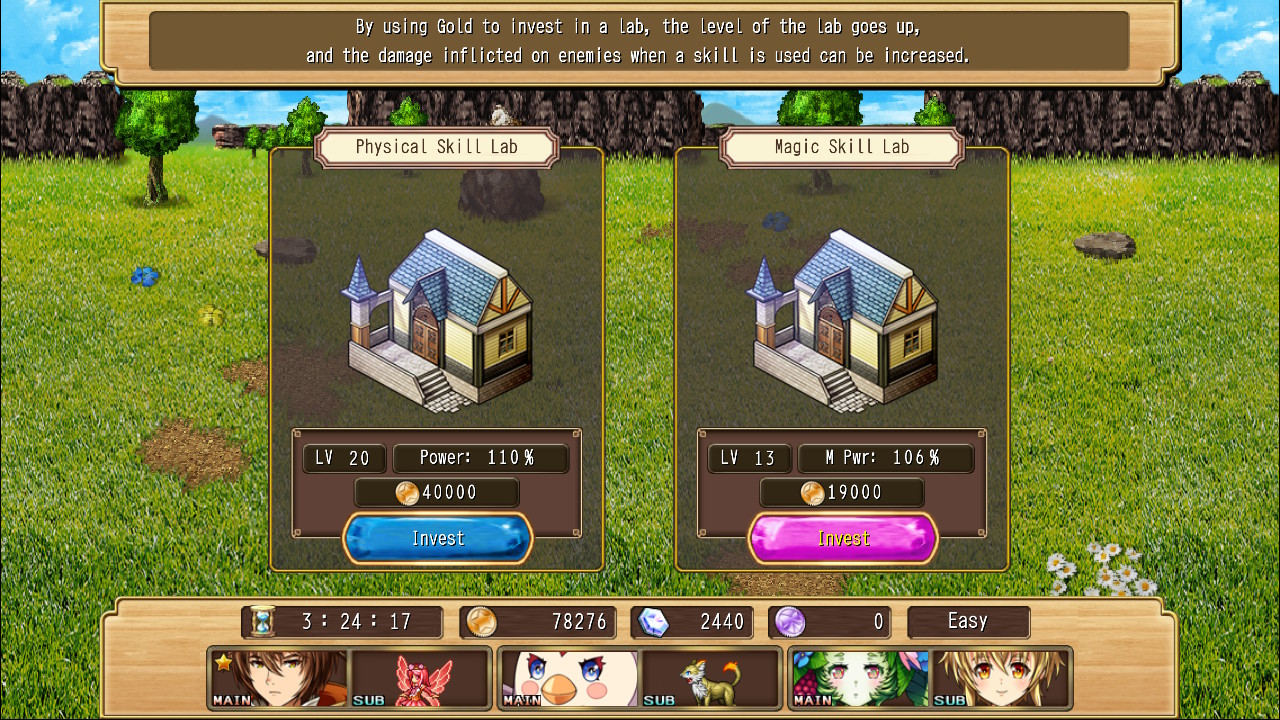1280x720 pixels.
Task: Click the gold coin icon beside 78276
Action: click(x=481, y=621)
